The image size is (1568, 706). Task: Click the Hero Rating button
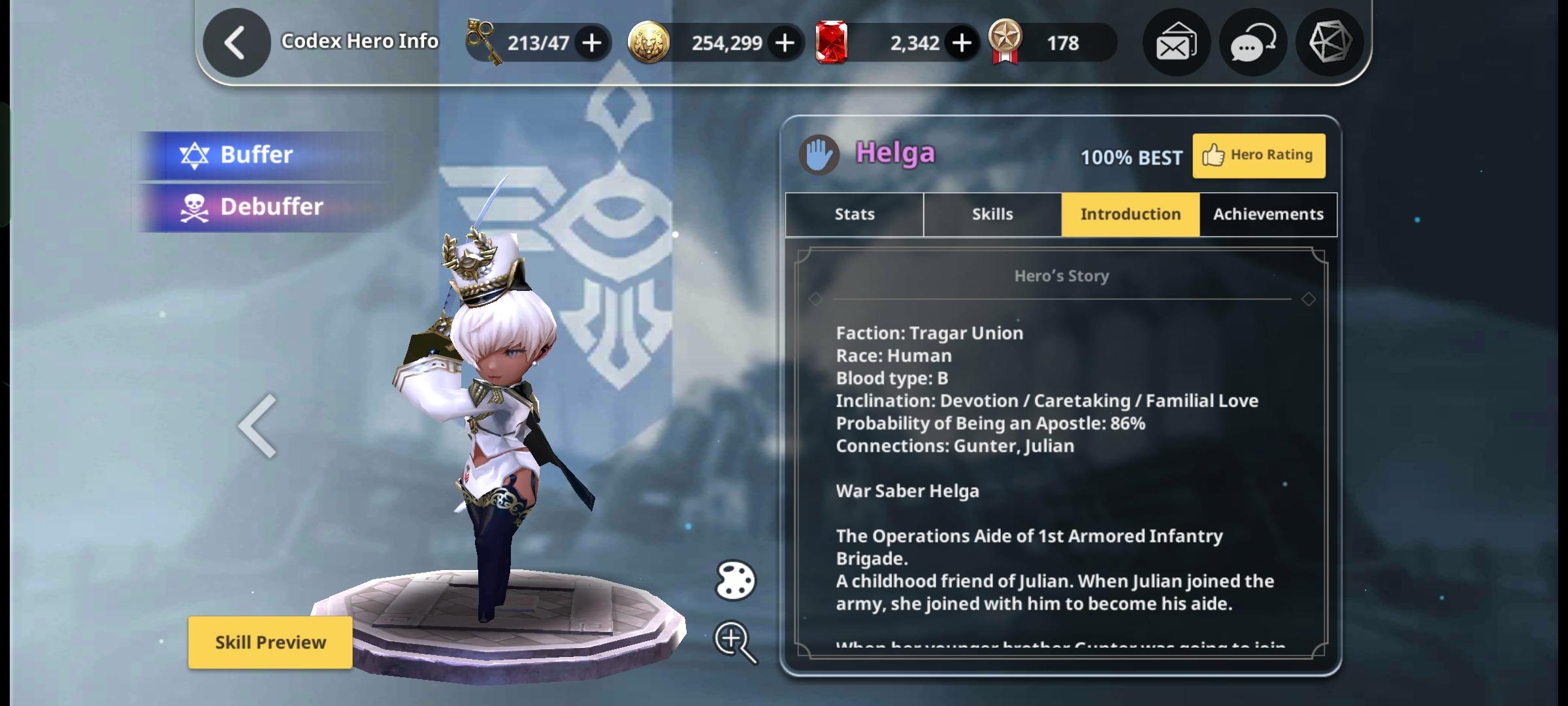tap(1259, 155)
